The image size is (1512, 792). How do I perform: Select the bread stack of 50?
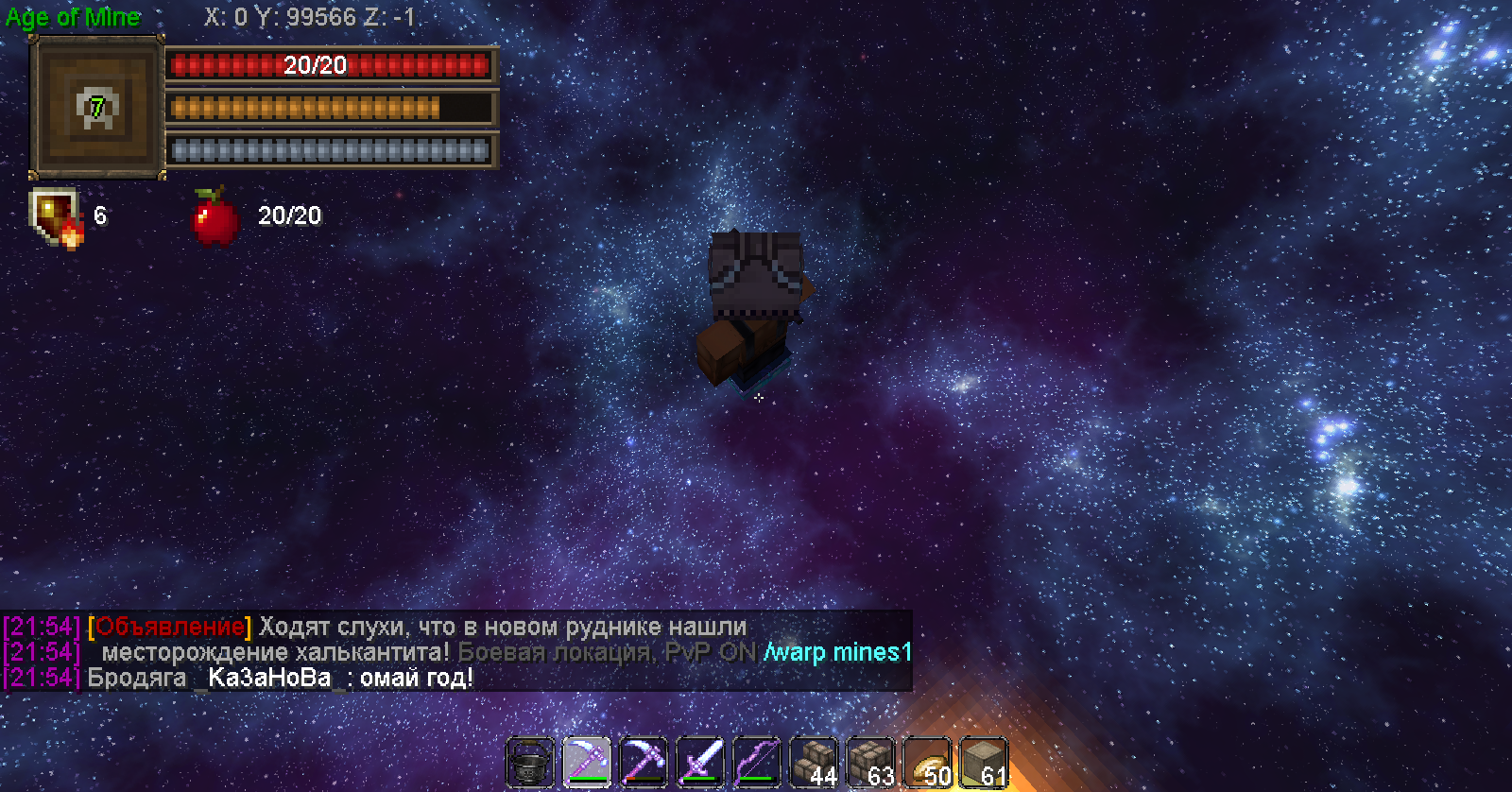[x=927, y=762]
